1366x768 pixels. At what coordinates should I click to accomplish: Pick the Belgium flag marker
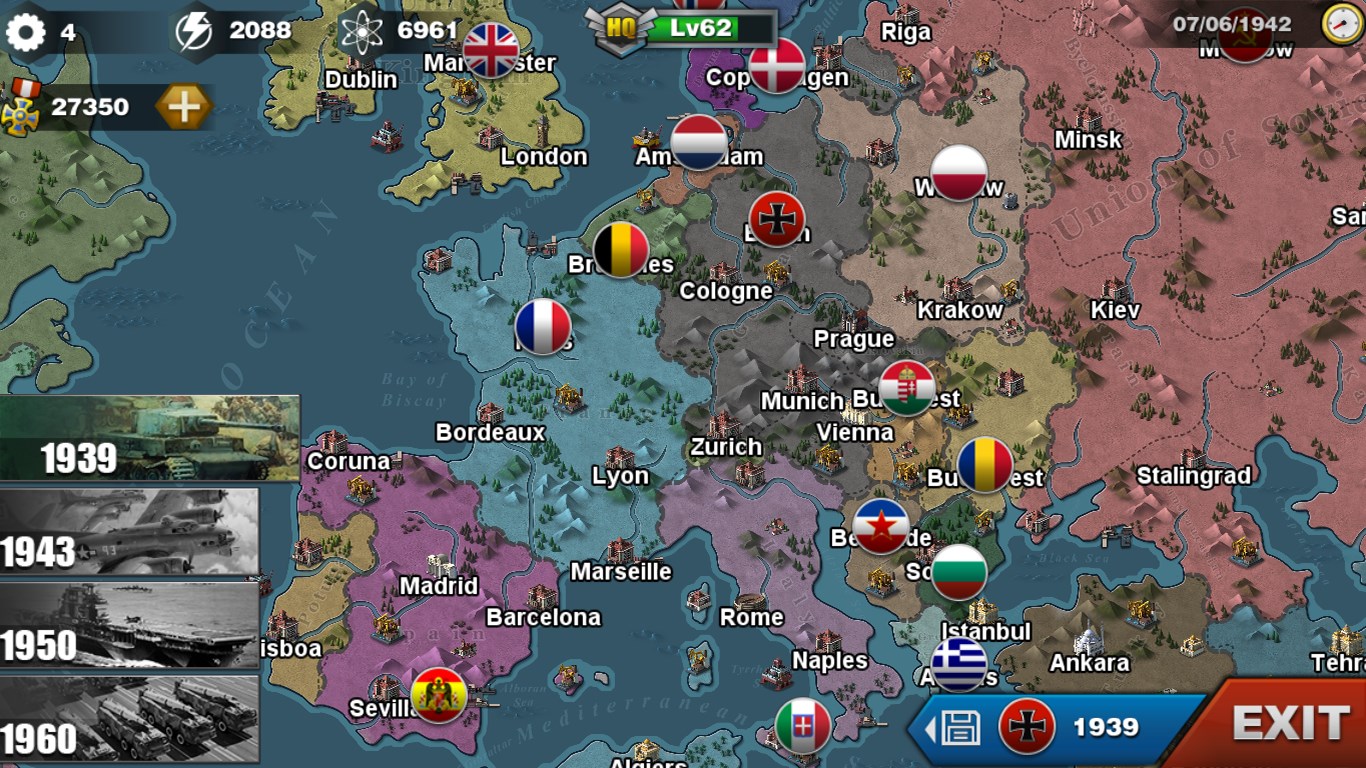(621, 250)
